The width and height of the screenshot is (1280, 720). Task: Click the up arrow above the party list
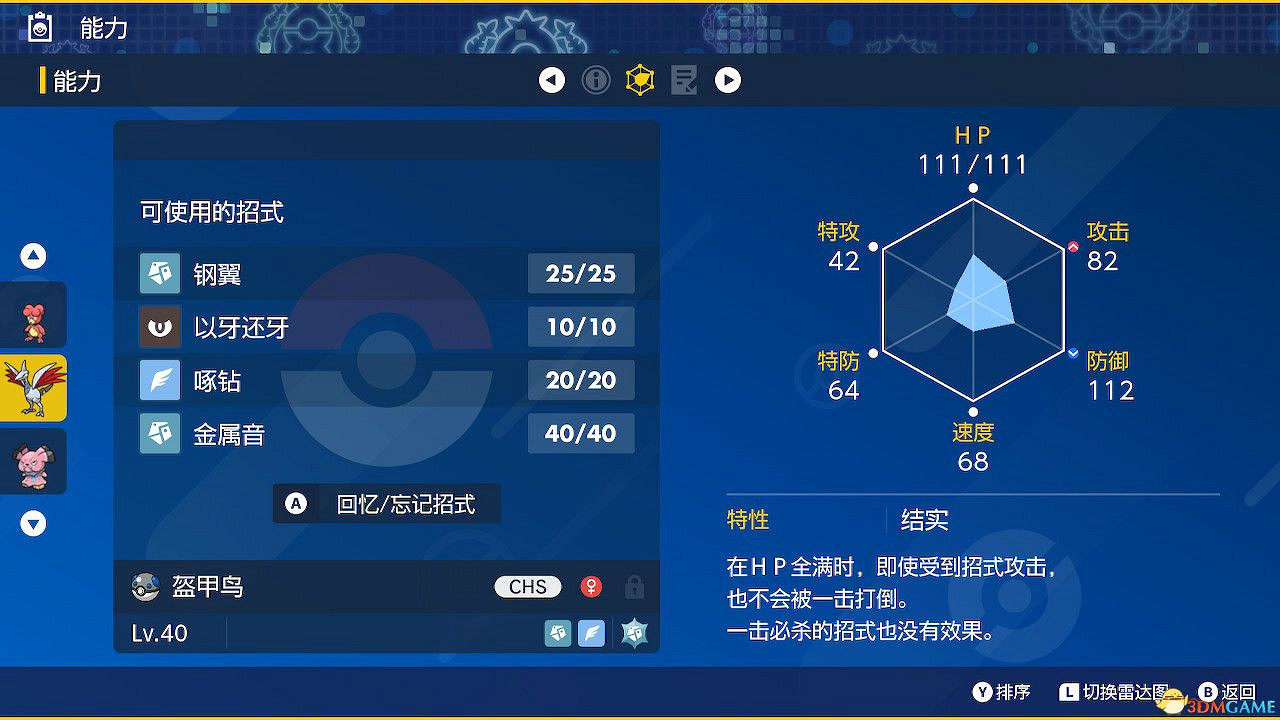point(33,256)
